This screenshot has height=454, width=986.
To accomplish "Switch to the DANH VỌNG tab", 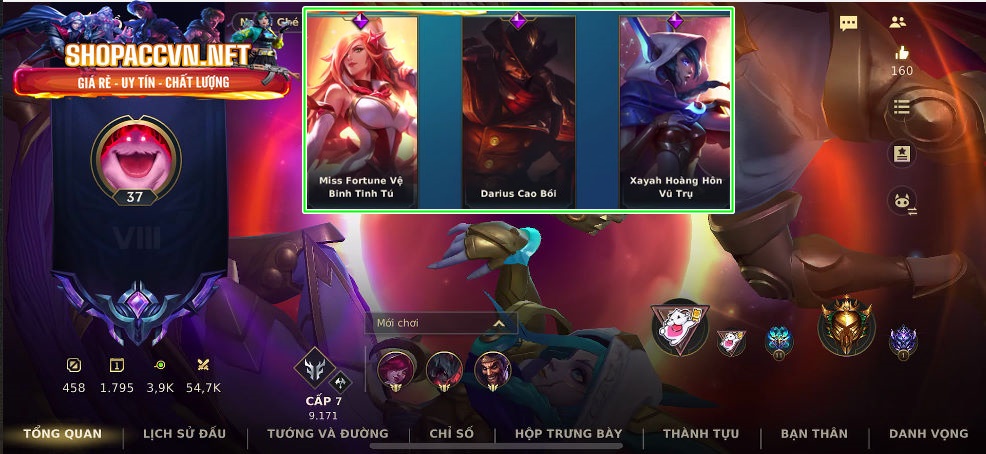I will (x=928, y=434).
